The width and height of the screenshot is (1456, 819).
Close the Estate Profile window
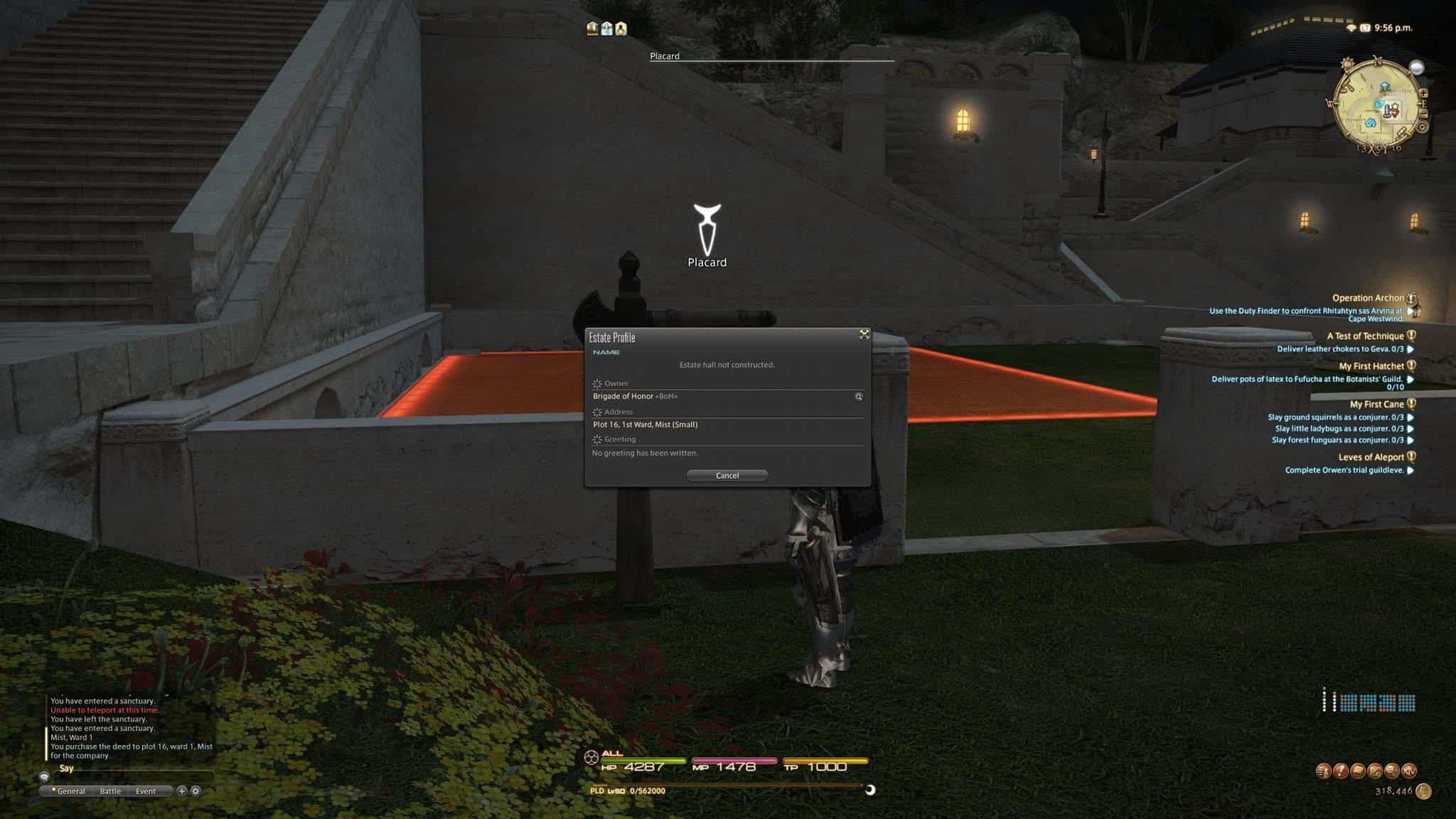tap(864, 334)
